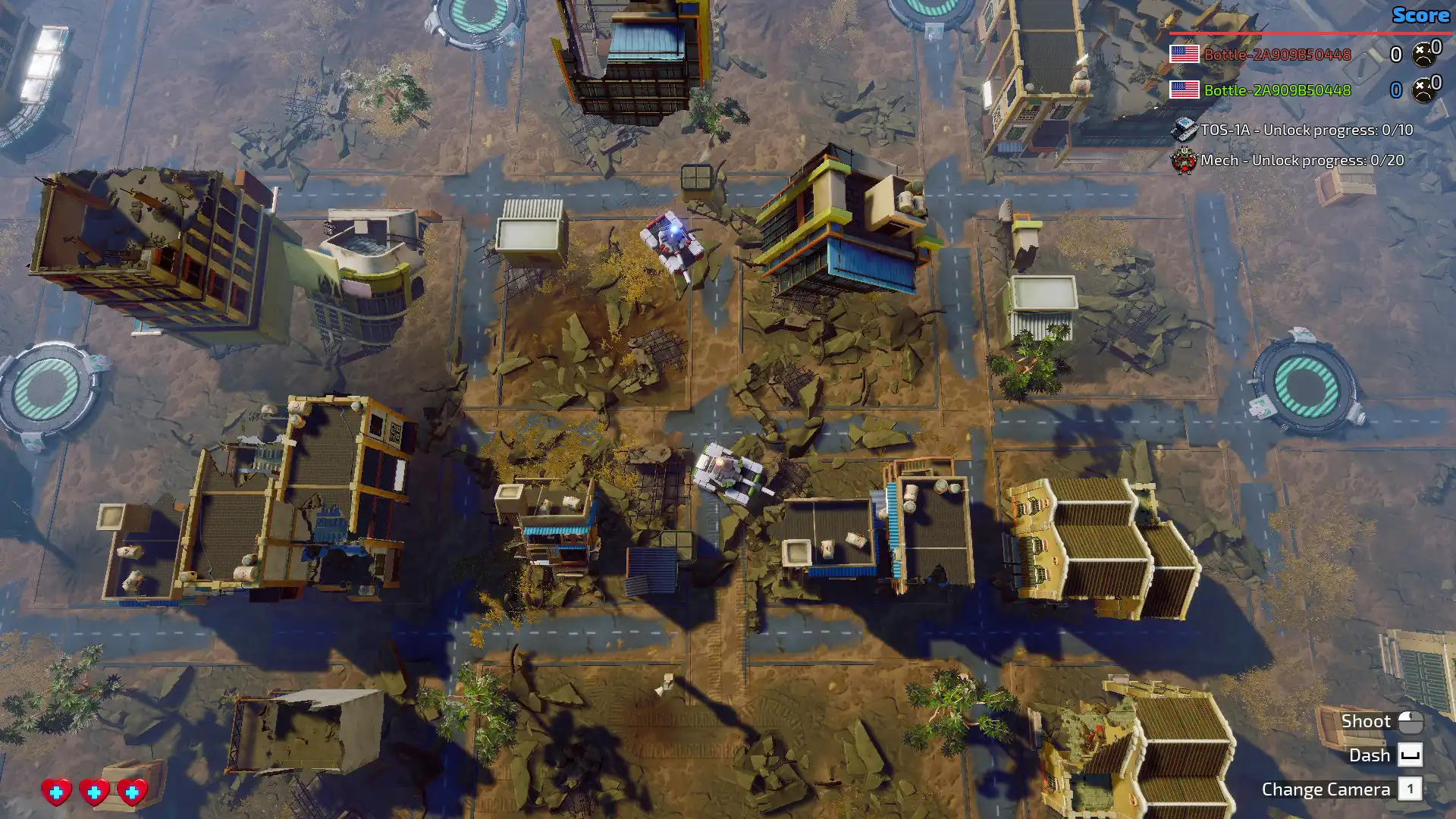Select the TOS-1A tank unlock icon
1456x819 pixels.
[1184, 130]
